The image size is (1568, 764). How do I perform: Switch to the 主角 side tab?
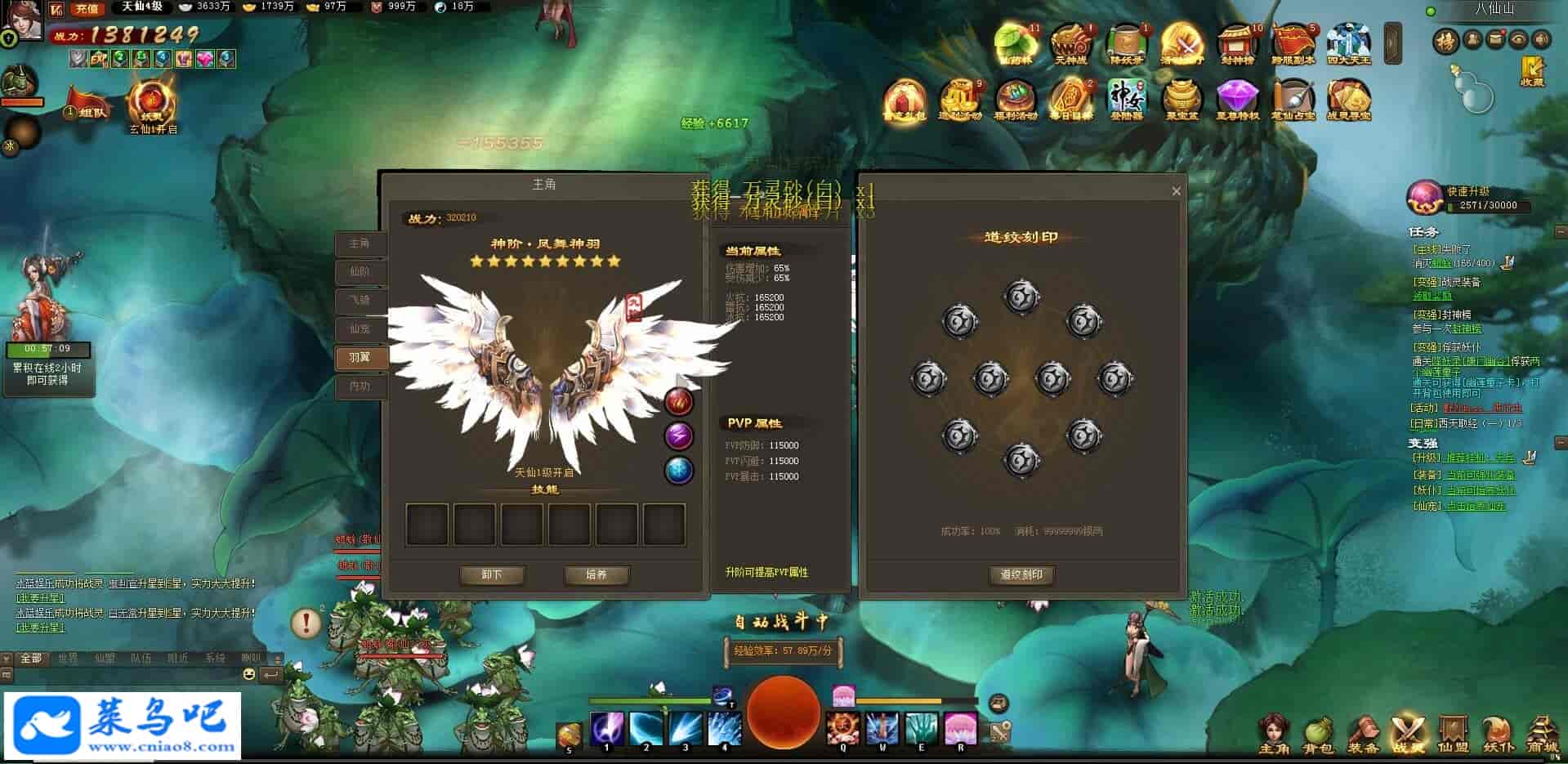pos(360,243)
